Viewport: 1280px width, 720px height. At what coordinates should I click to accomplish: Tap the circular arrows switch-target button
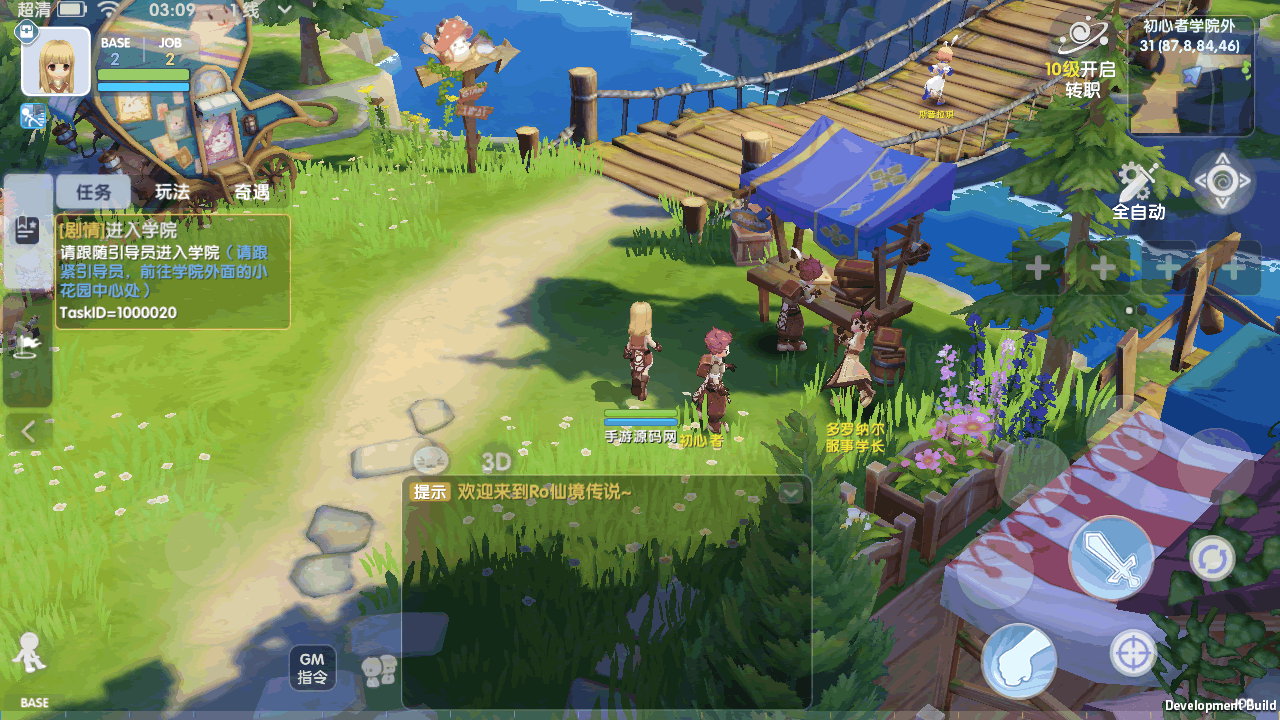(x=1211, y=558)
